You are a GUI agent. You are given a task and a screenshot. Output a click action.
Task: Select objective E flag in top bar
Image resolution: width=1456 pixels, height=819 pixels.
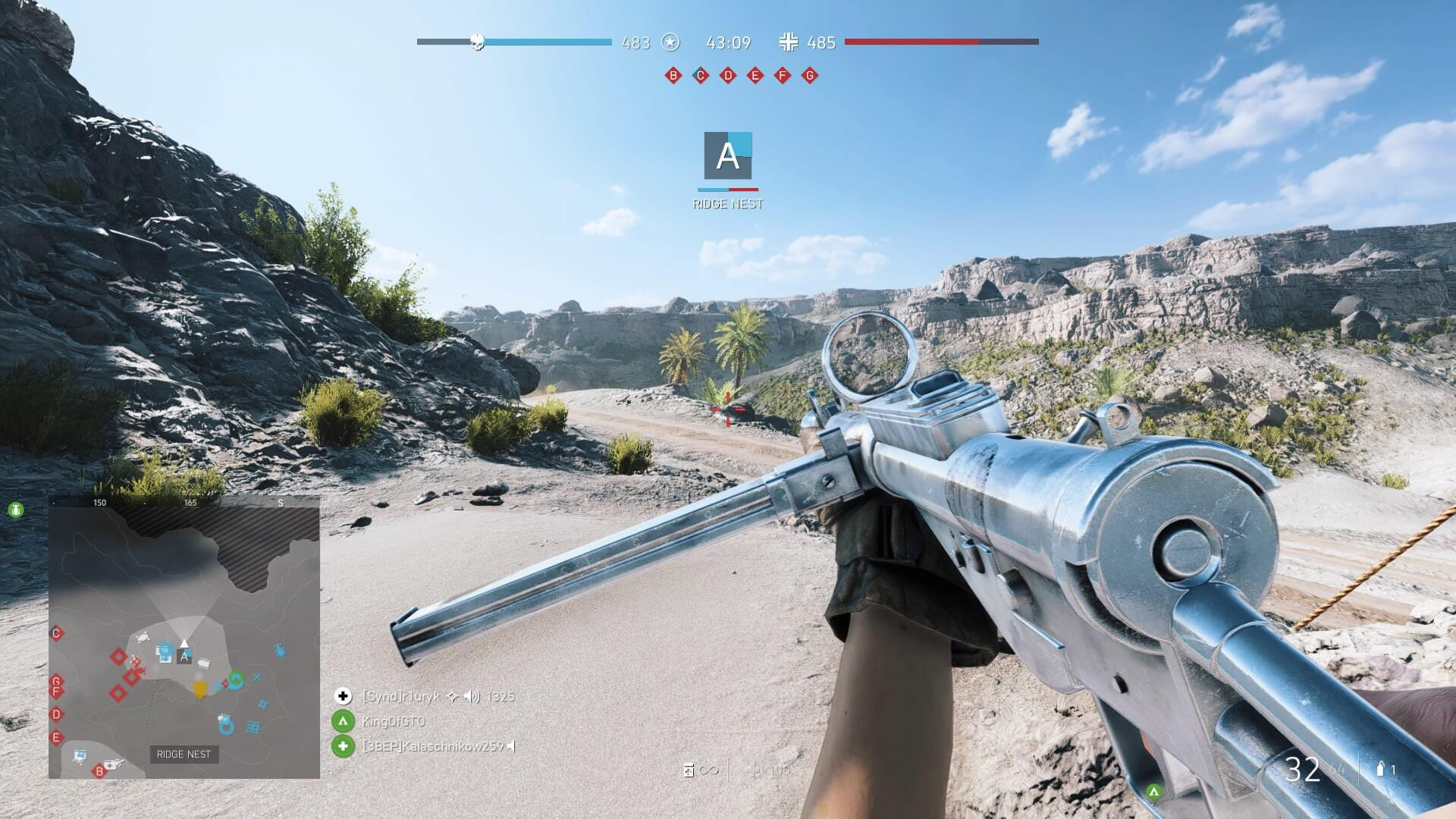click(755, 76)
